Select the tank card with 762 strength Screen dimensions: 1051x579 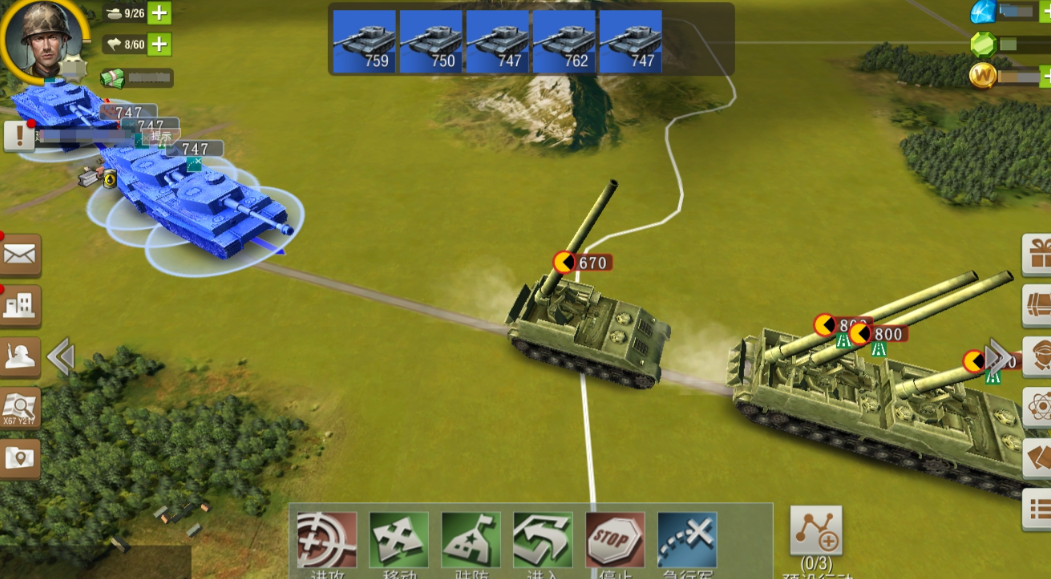point(564,42)
